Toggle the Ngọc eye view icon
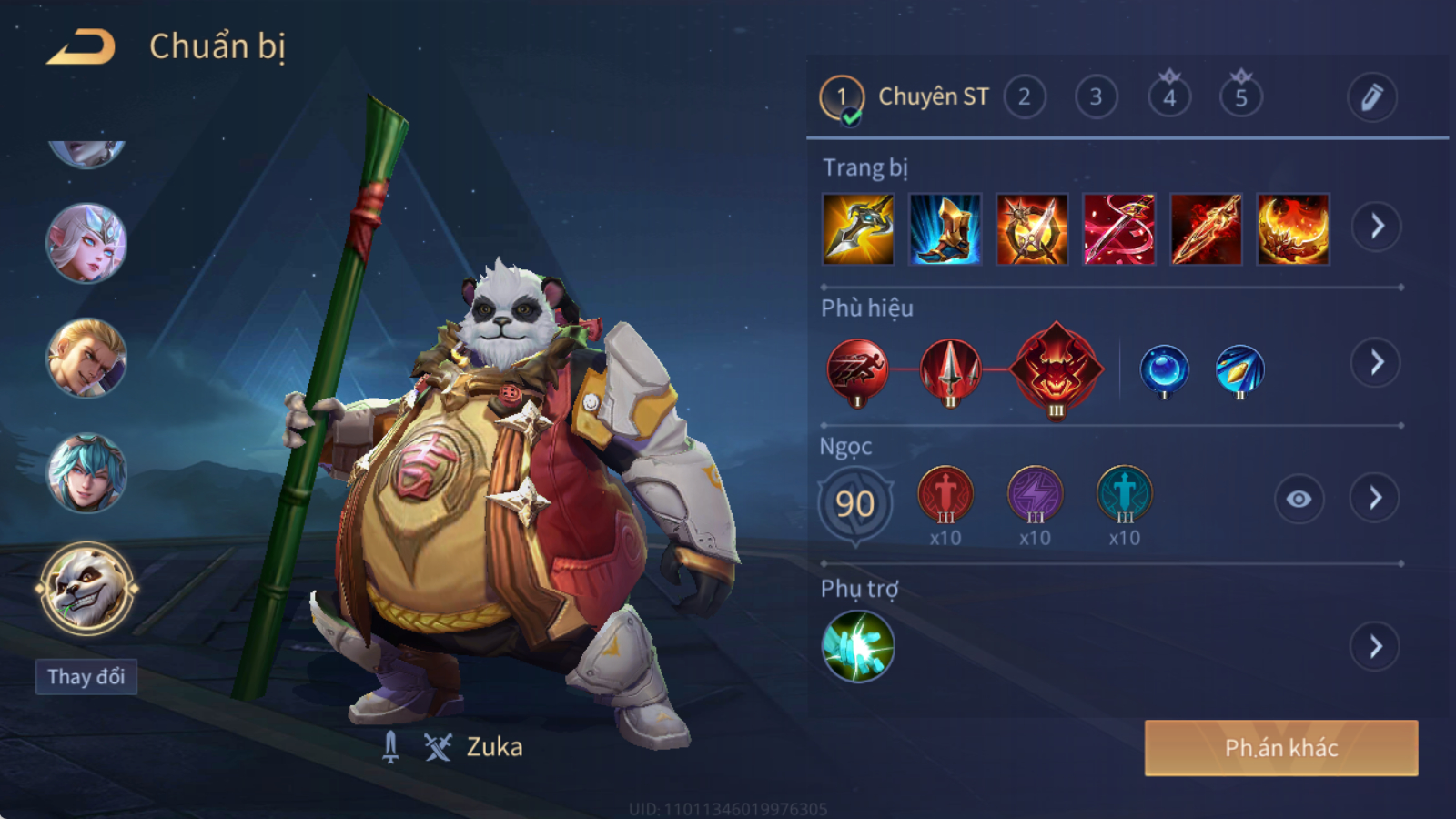 [x=1299, y=499]
